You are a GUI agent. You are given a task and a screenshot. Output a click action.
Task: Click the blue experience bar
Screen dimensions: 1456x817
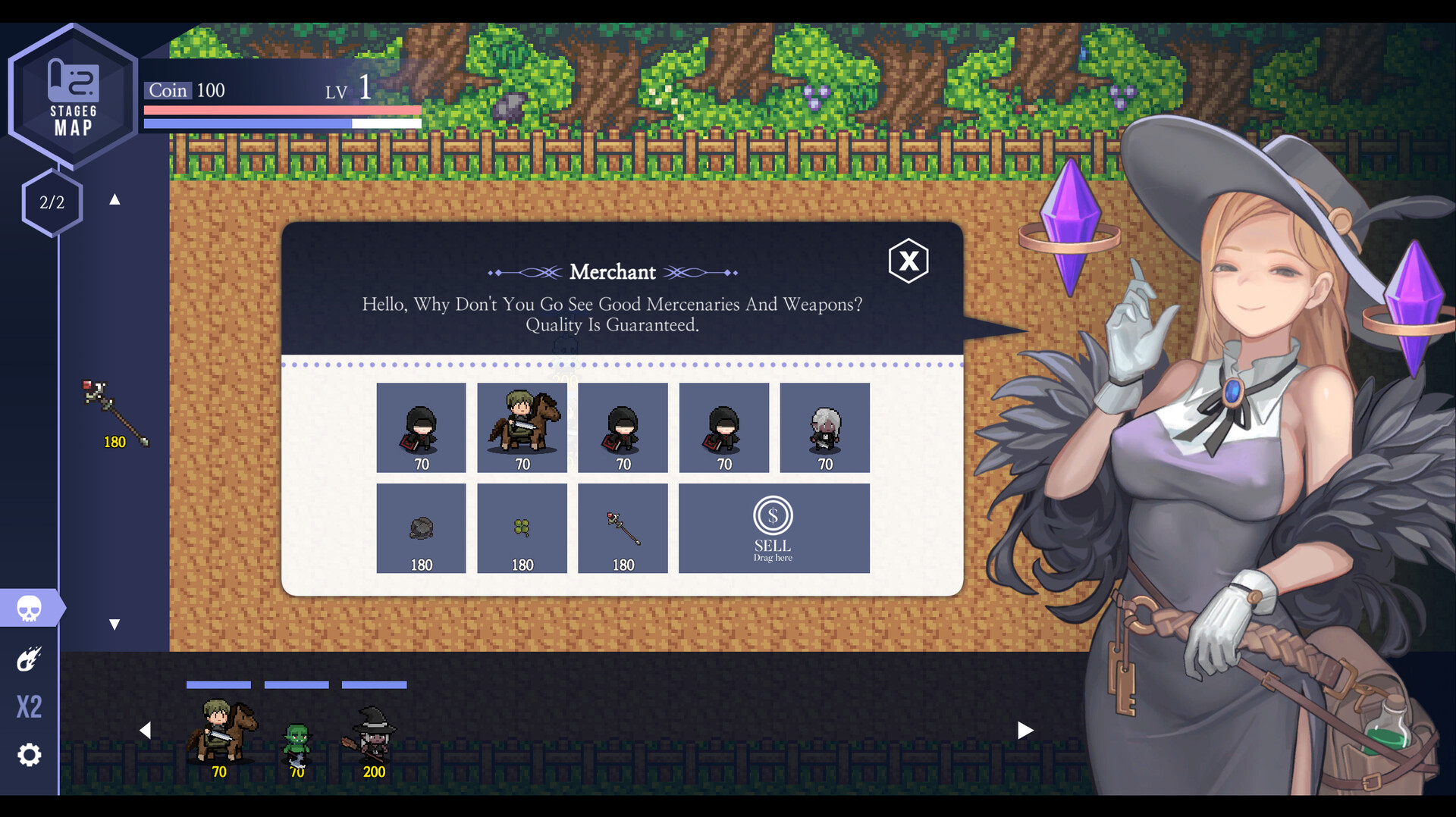point(281,122)
